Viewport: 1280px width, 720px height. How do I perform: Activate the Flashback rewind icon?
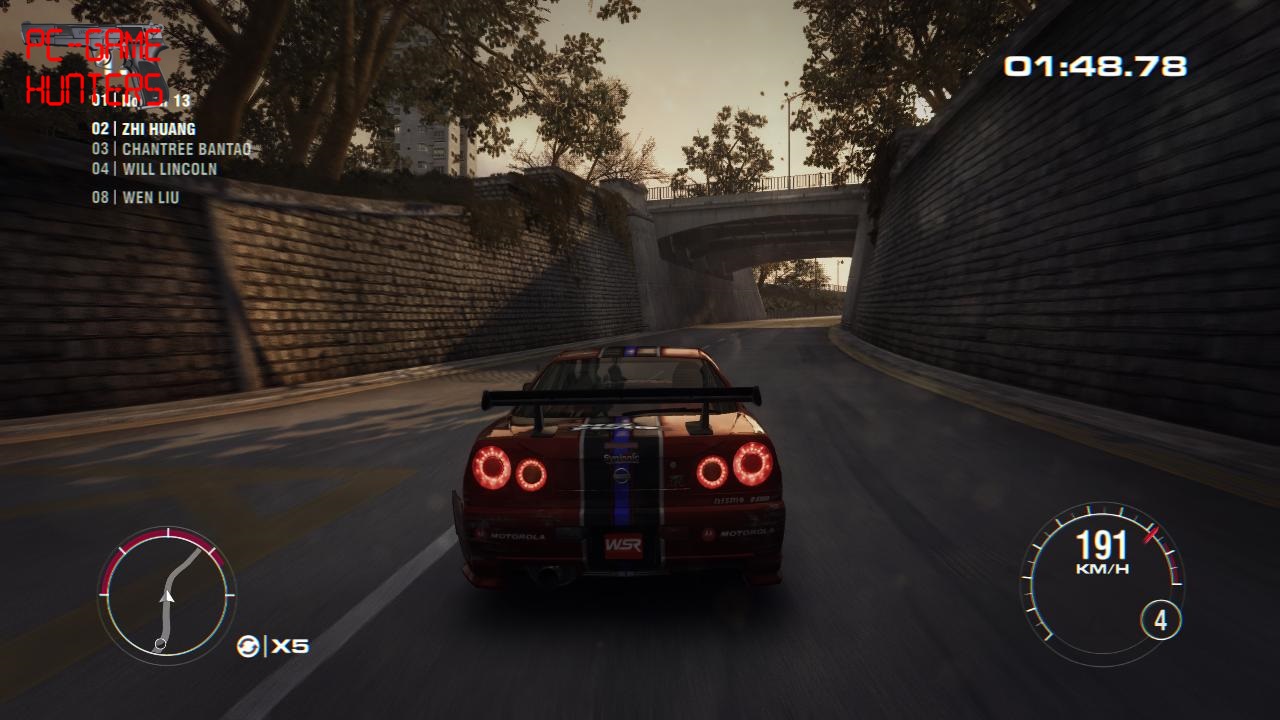point(248,646)
